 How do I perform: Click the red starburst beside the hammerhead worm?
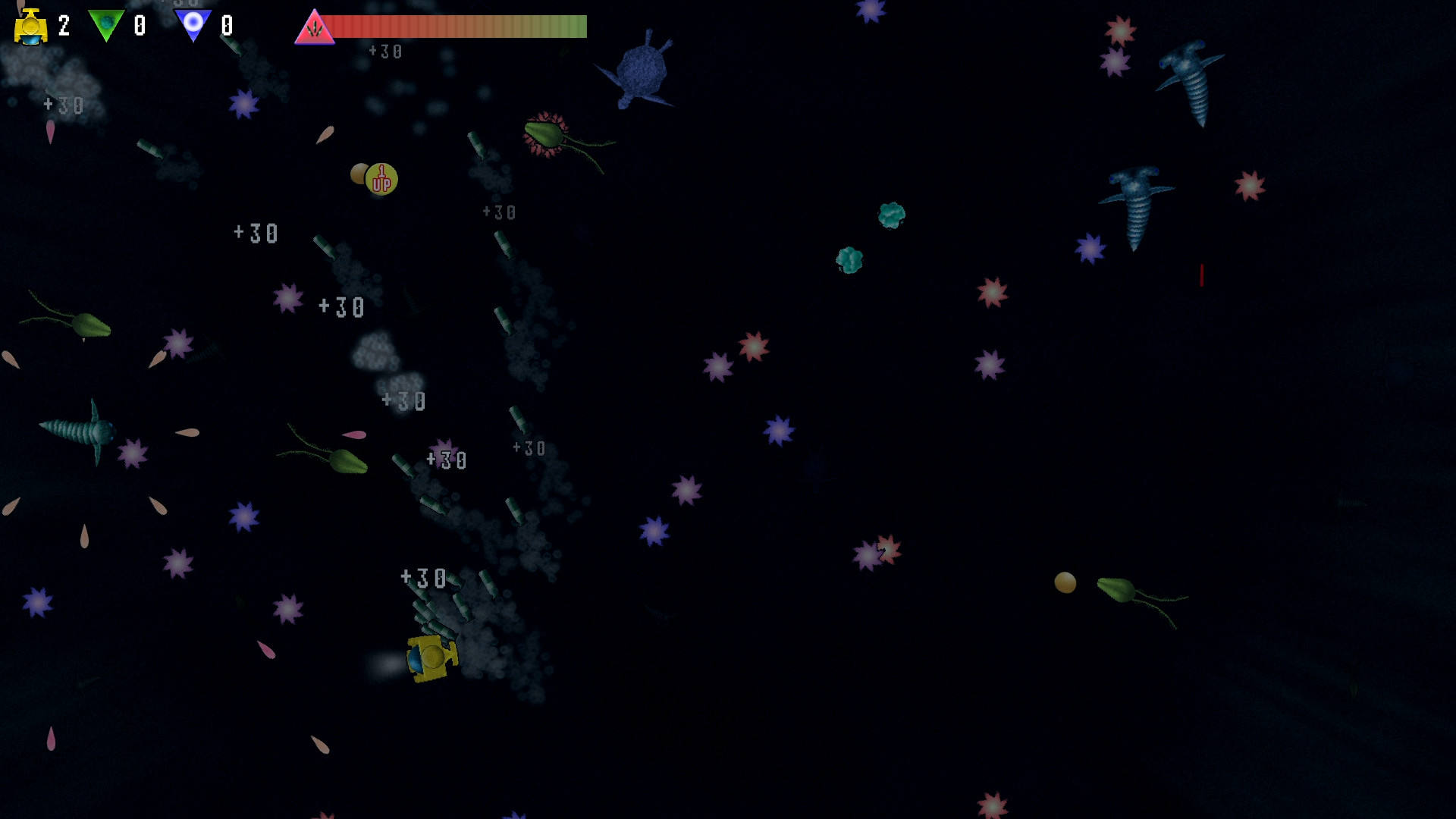(1248, 186)
